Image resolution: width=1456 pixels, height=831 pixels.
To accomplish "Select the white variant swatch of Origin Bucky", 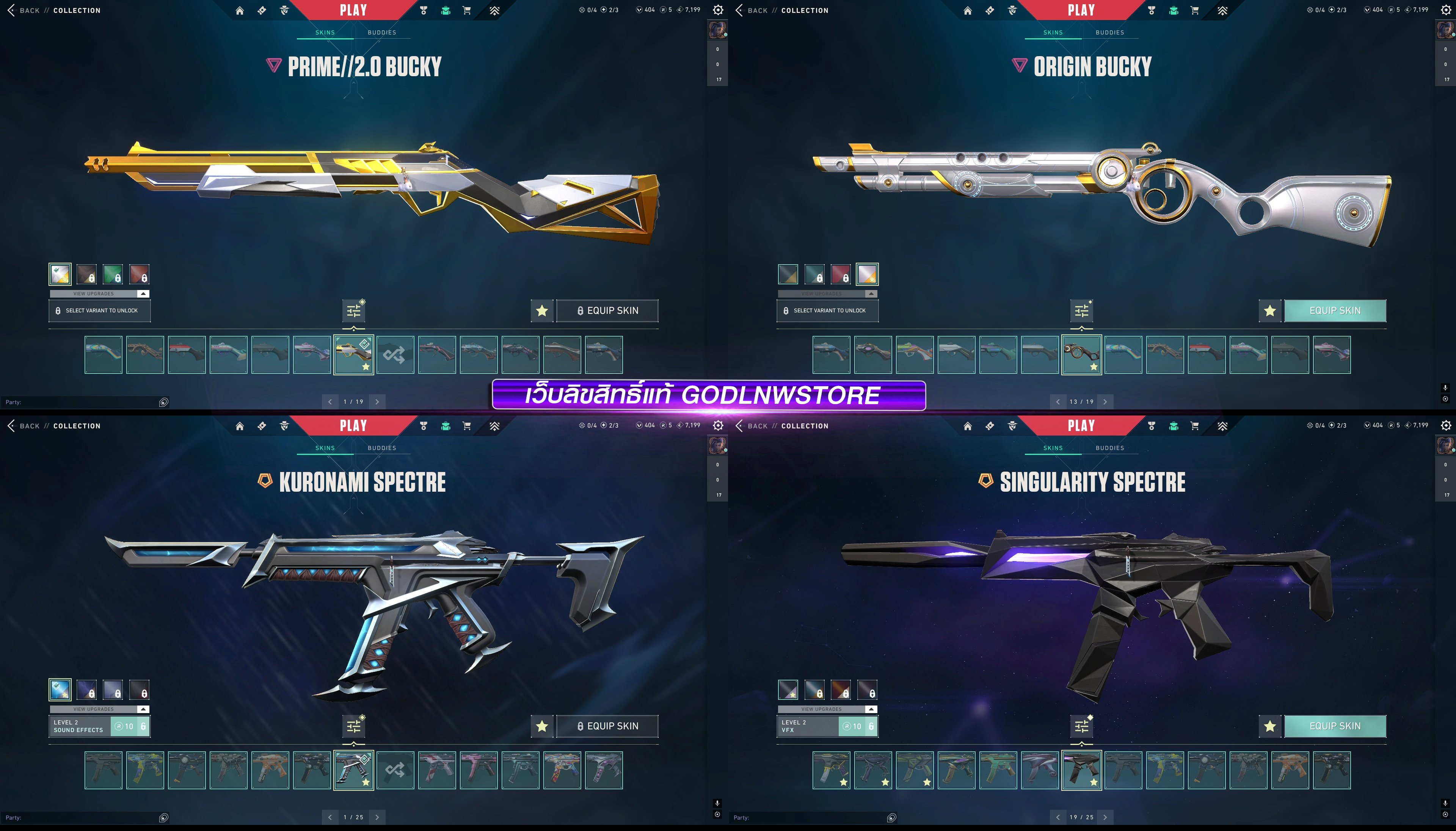I will point(867,274).
